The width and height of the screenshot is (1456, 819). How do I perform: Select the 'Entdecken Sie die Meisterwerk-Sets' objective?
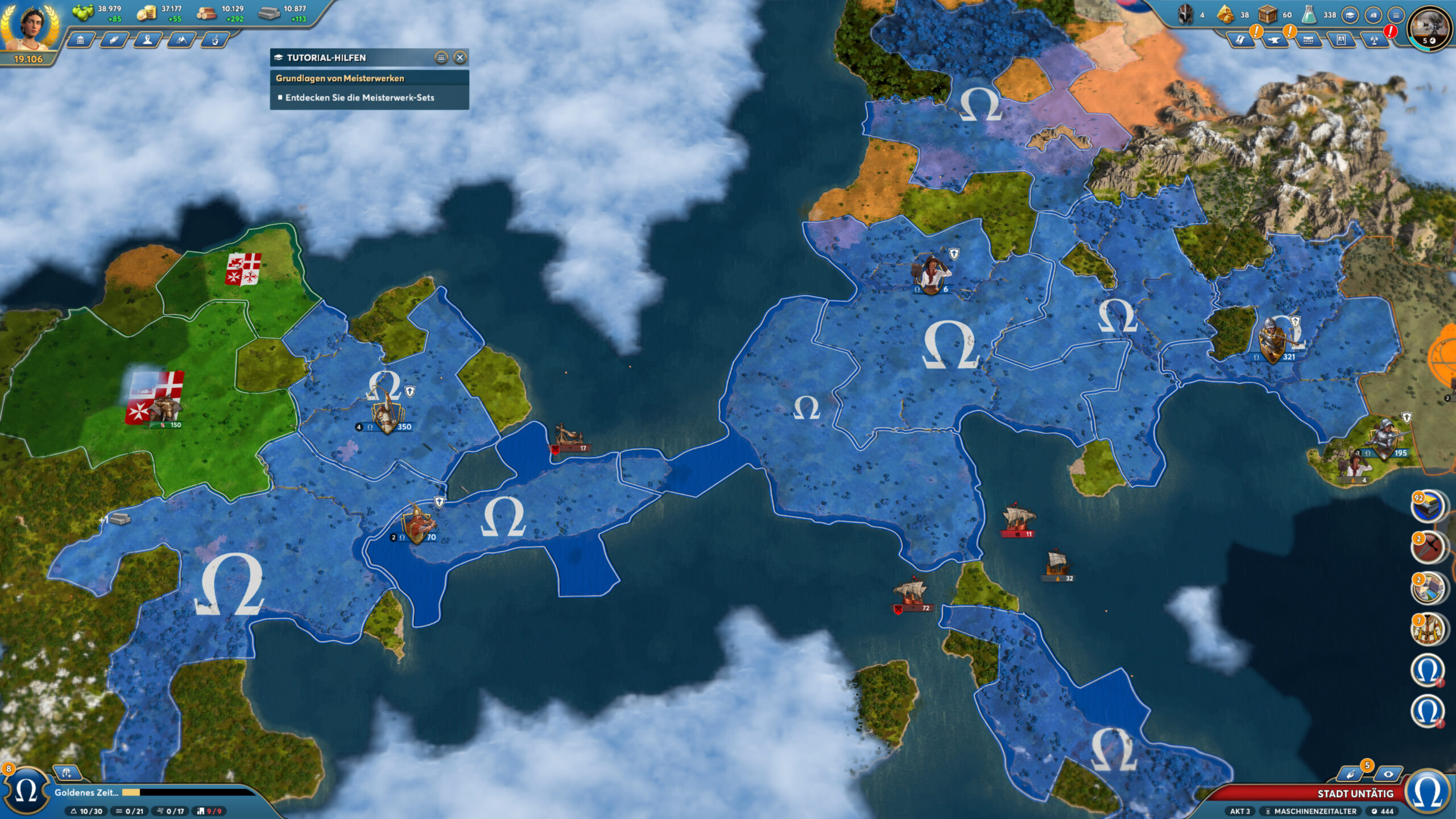pyautogui.click(x=359, y=98)
